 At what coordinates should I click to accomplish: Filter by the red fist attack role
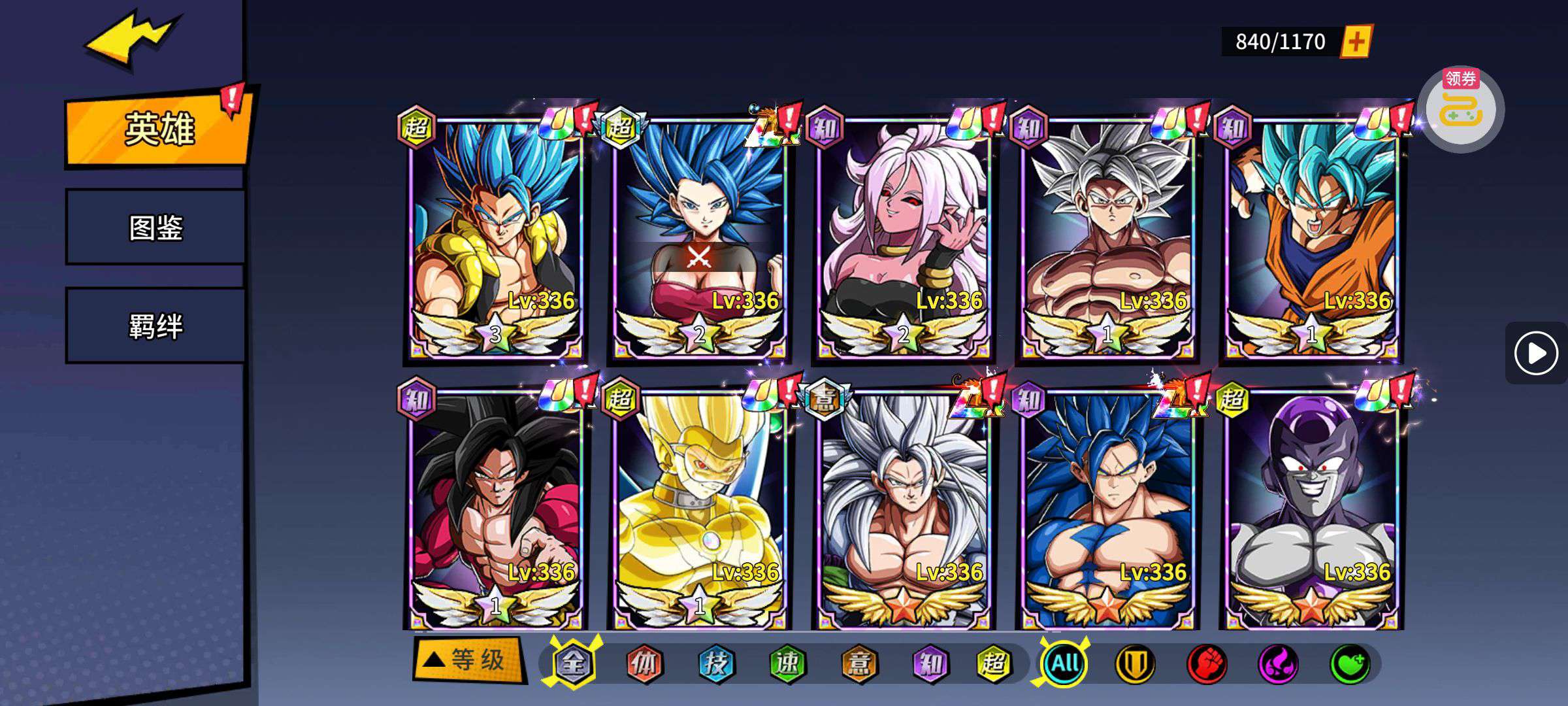point(1206,664)
